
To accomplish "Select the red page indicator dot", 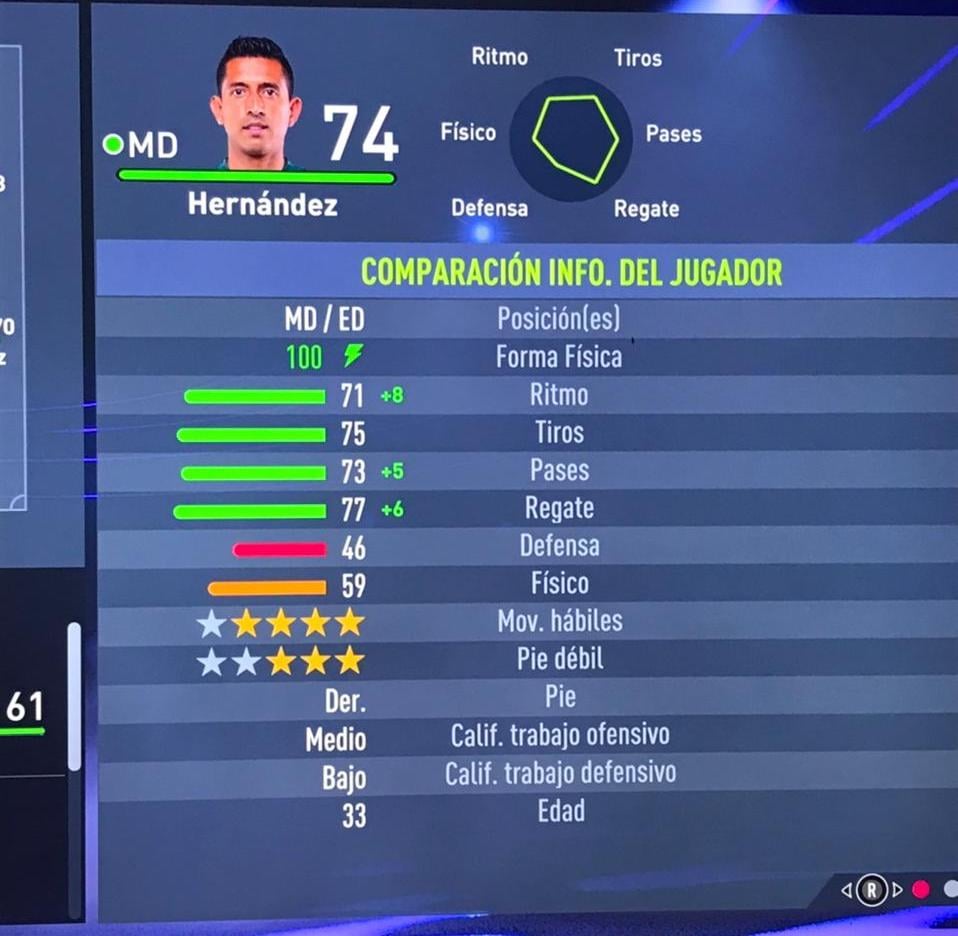I will pyautogui.click(x=921, y=889).
